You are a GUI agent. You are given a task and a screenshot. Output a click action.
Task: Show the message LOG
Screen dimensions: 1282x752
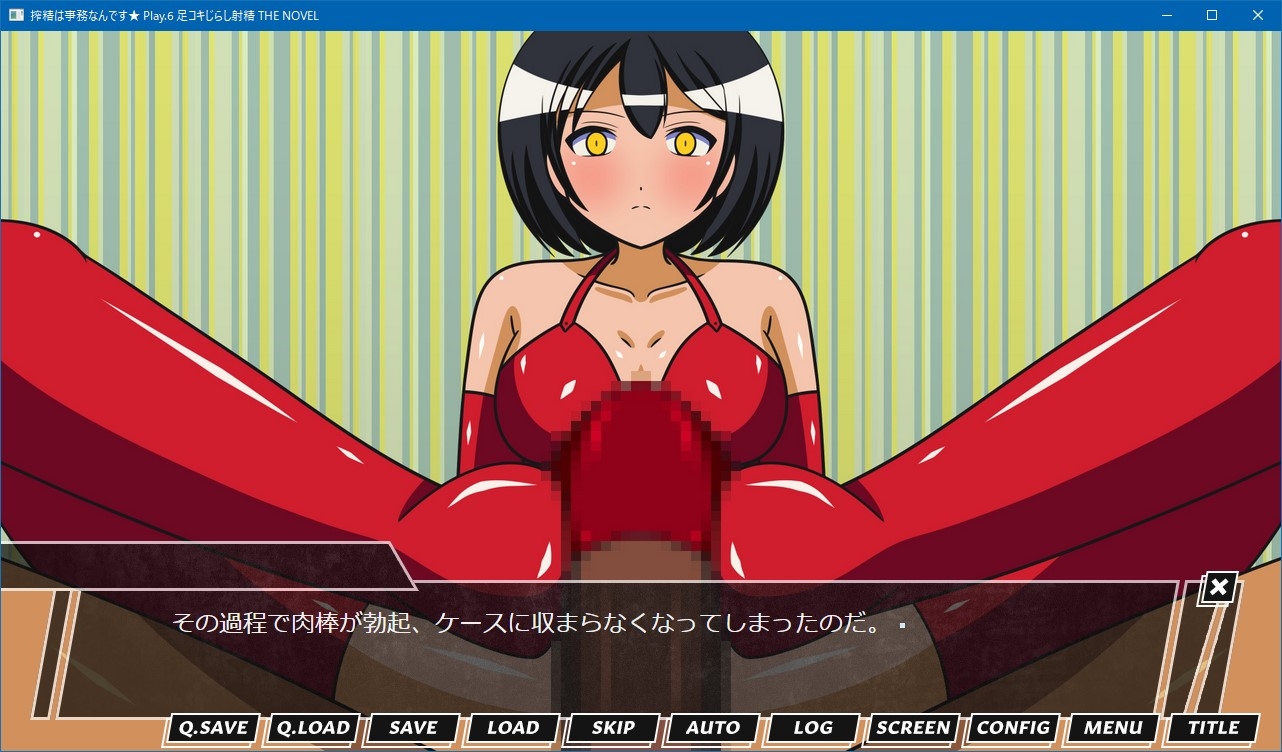(x=813, y=728)
